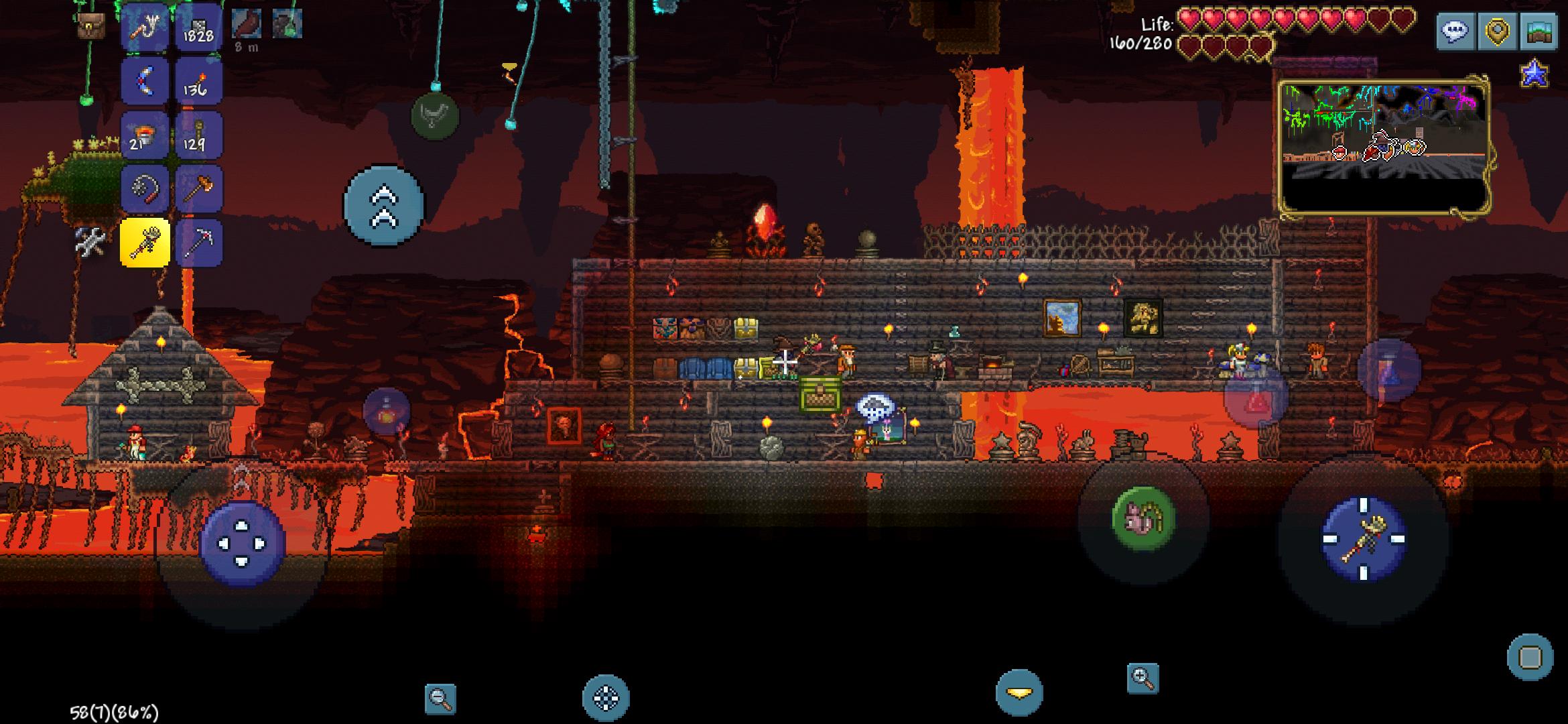
Task: Open the housing menu button
Action: [x=1539, y=31]
